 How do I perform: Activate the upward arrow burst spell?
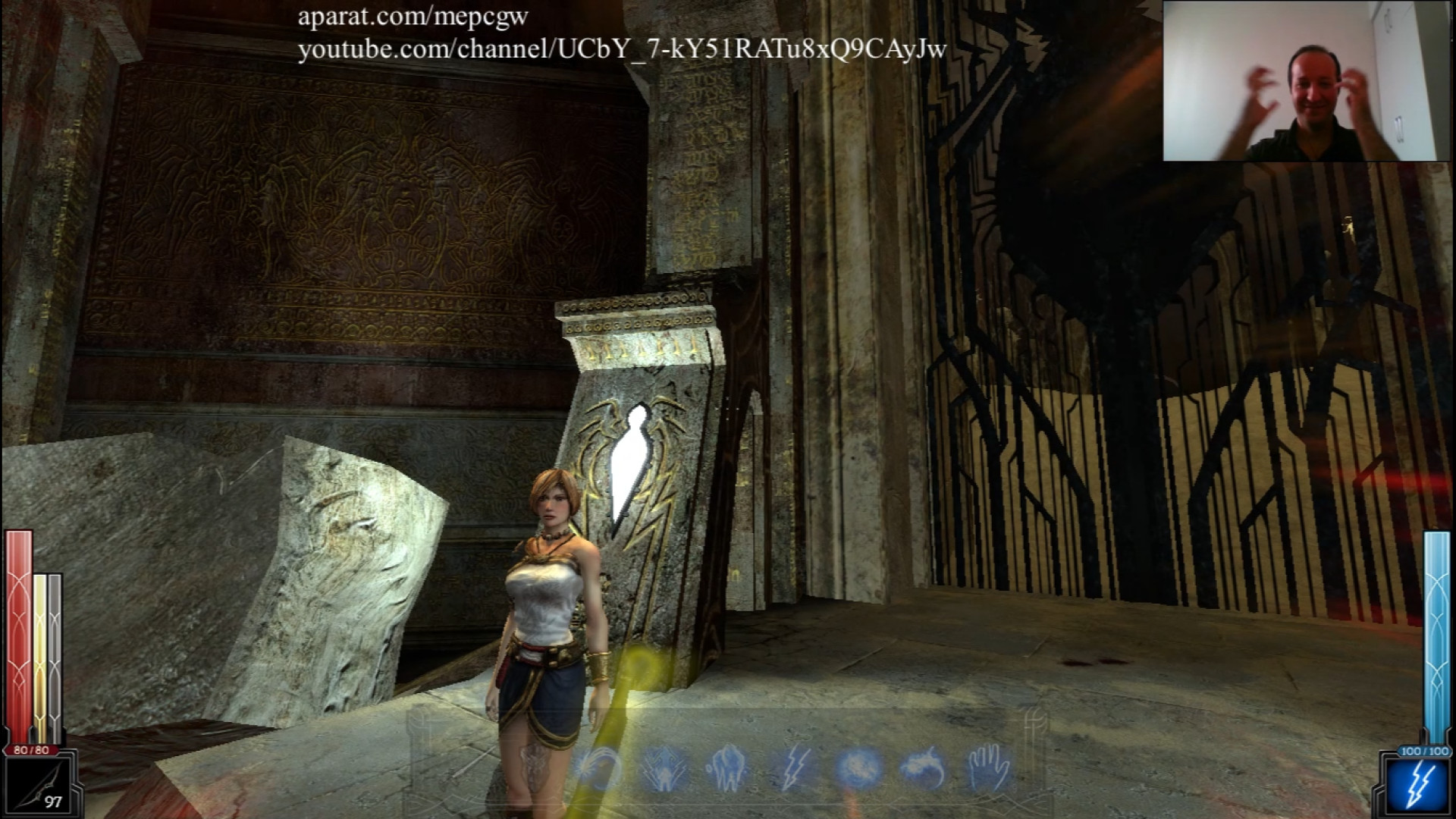tap(665, 768)
